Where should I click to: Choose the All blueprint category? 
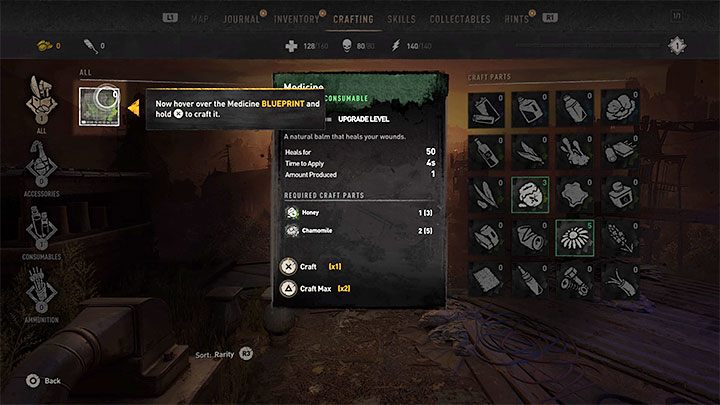tap(40, 102)
